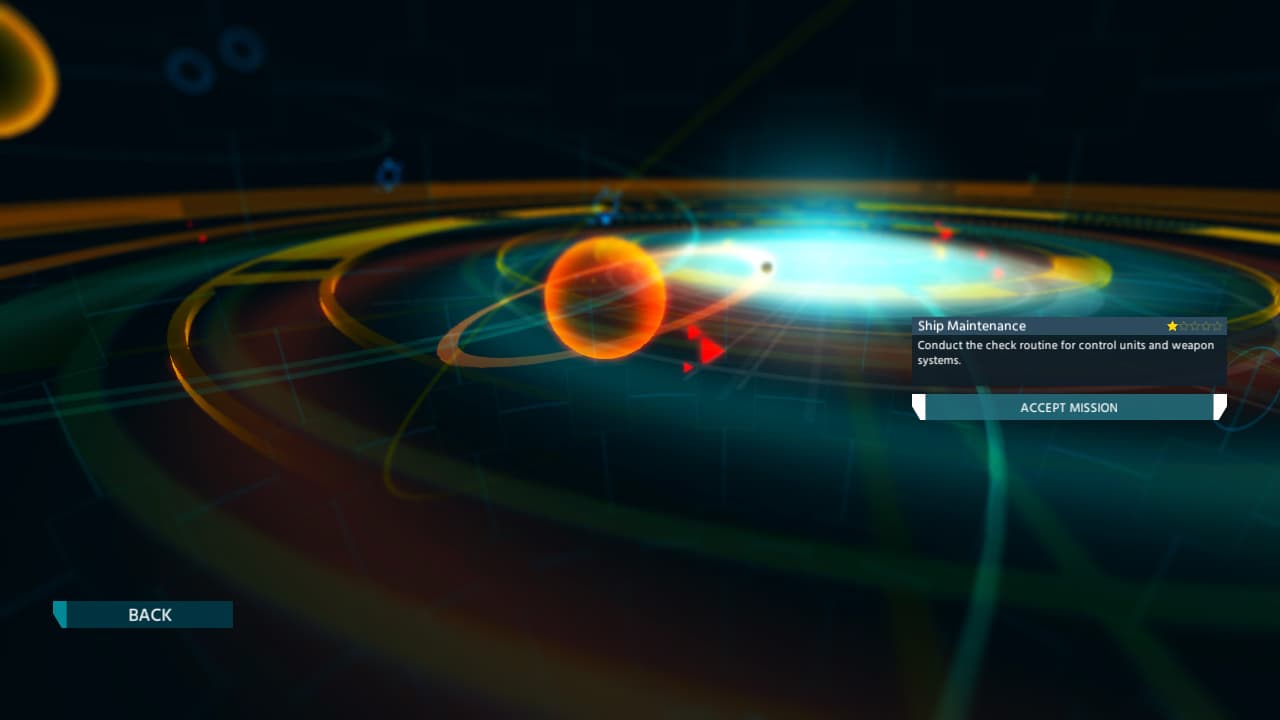Viewport: 1280px width, 720px height.
Task: Click the second difficulty star outline
Action: tap(1186, 325)
